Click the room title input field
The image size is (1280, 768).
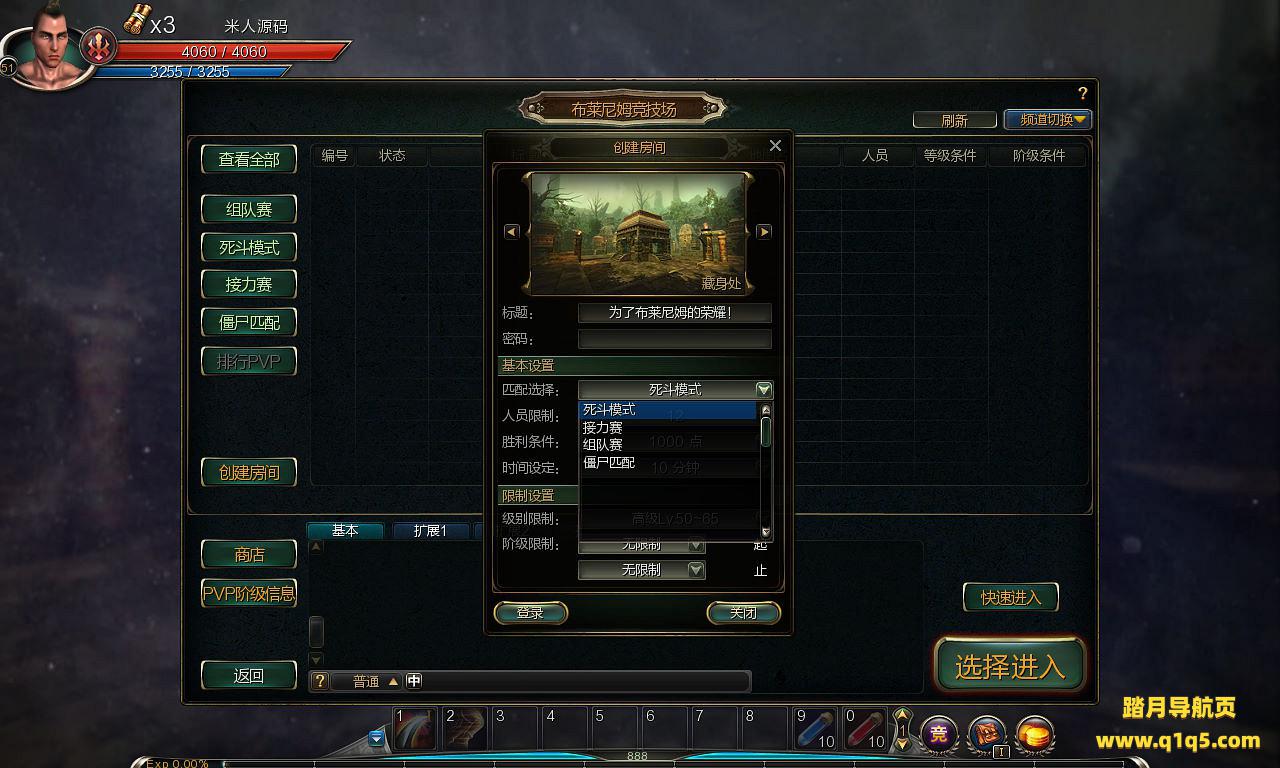tap(674, 313)
